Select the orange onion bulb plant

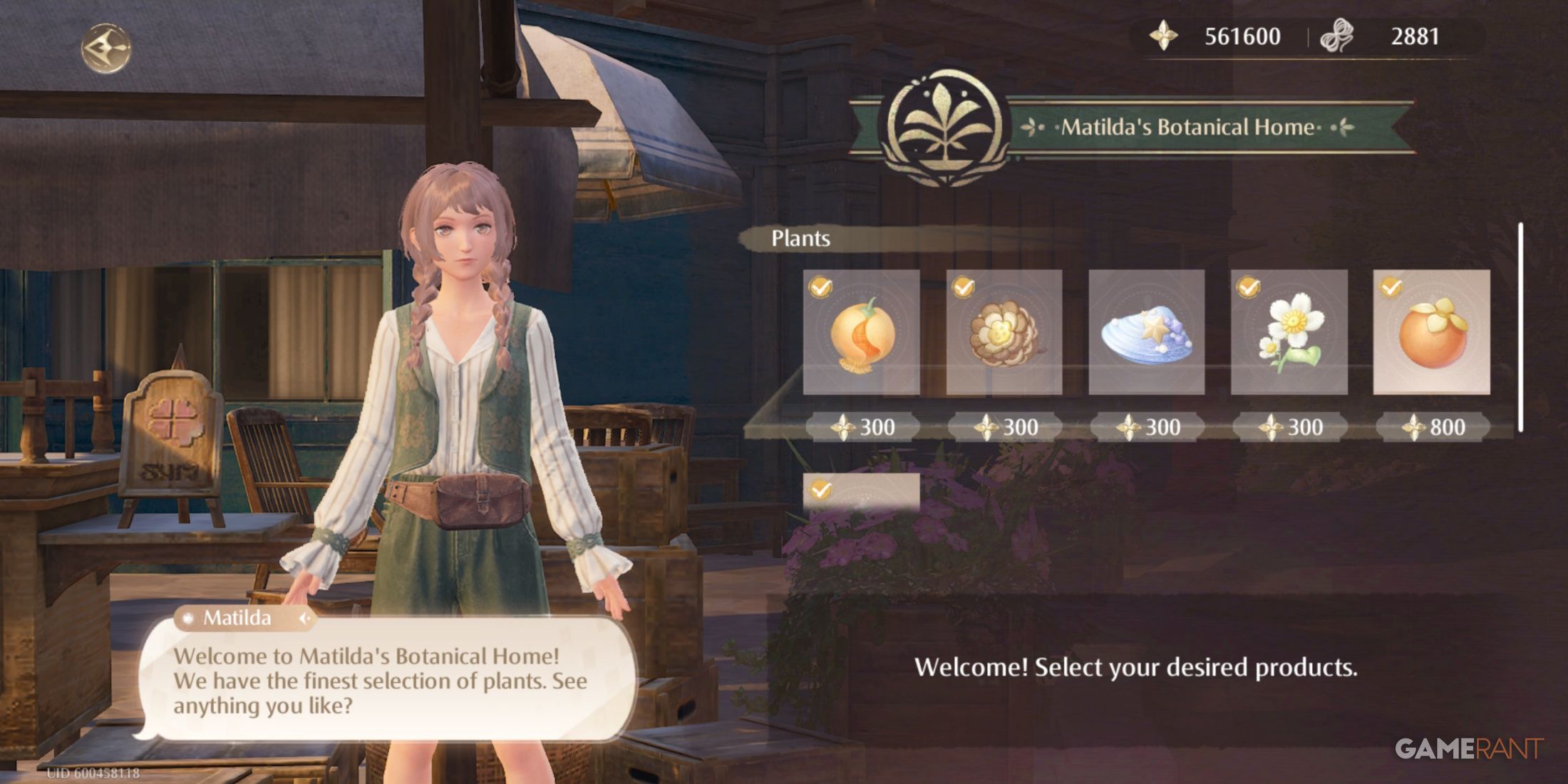click(x=861, y=332)
